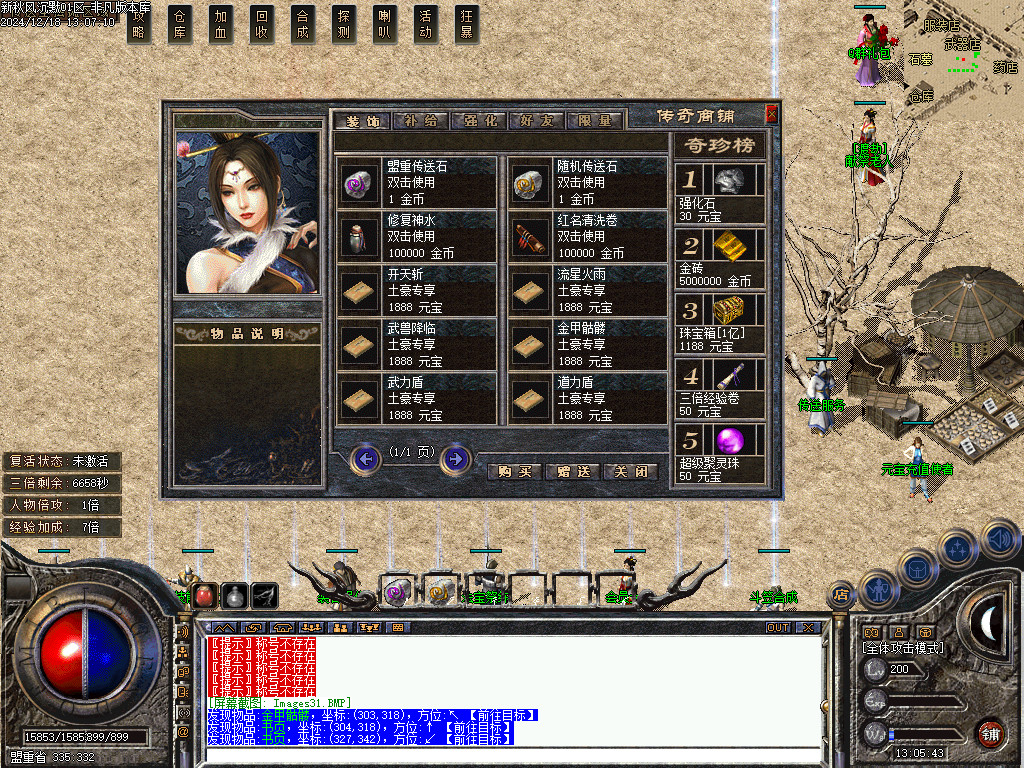The height and width of the screenshot is (768, 1024).
Task: Pick the 修复神水 potion item
Action: click(416, 237)
